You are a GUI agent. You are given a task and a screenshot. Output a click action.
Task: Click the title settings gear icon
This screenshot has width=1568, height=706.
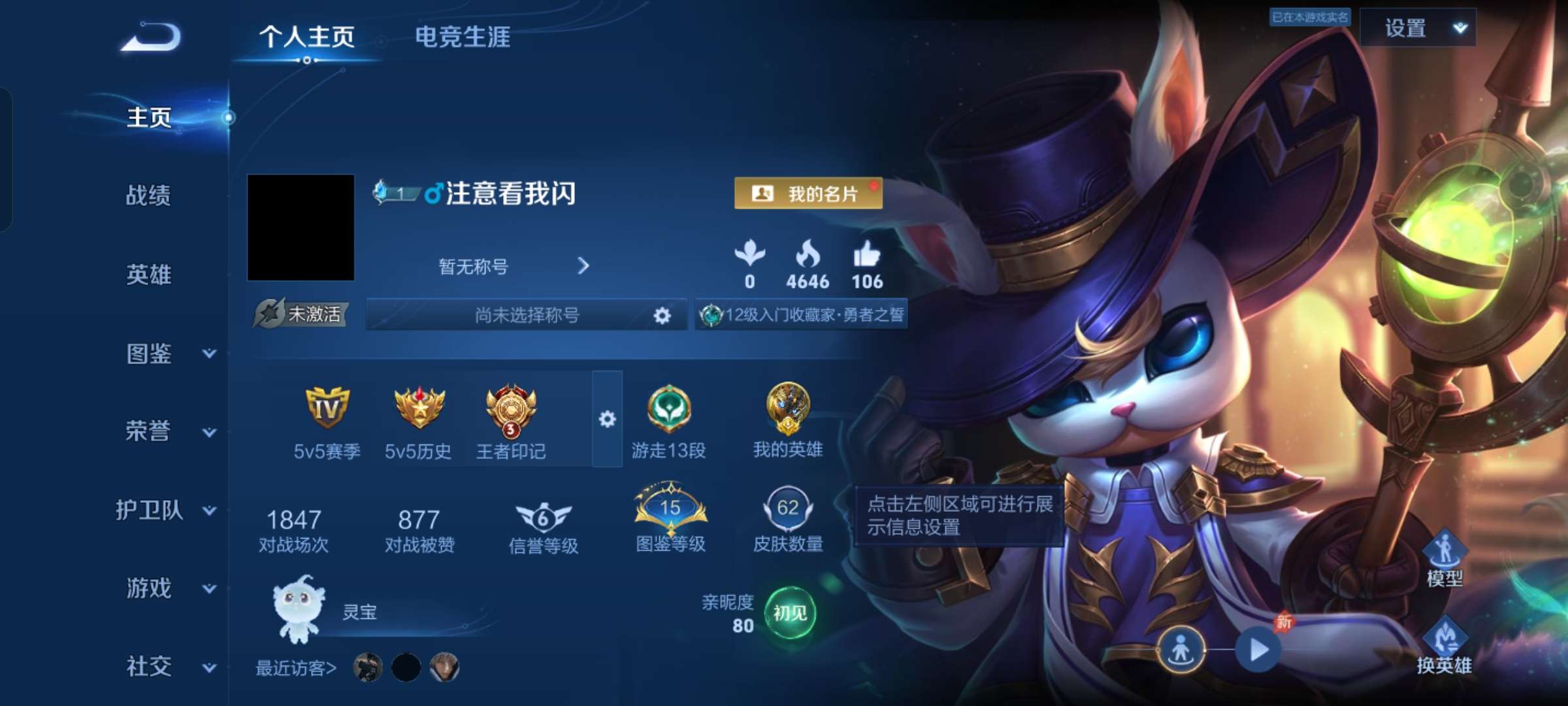[662, 316]
